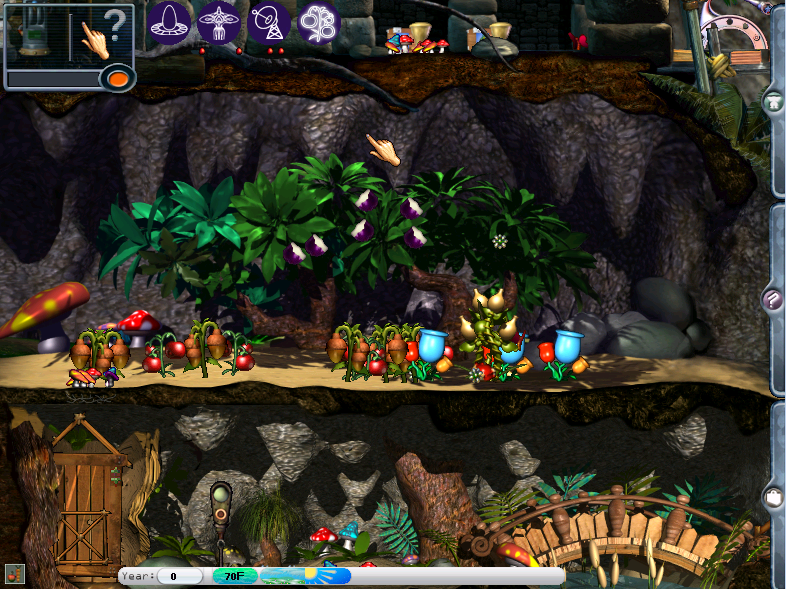Screen dimensions: 786x589
Task: Open the radar dish tower location icon
Action: pyautogui.click(x=269, y=21)
